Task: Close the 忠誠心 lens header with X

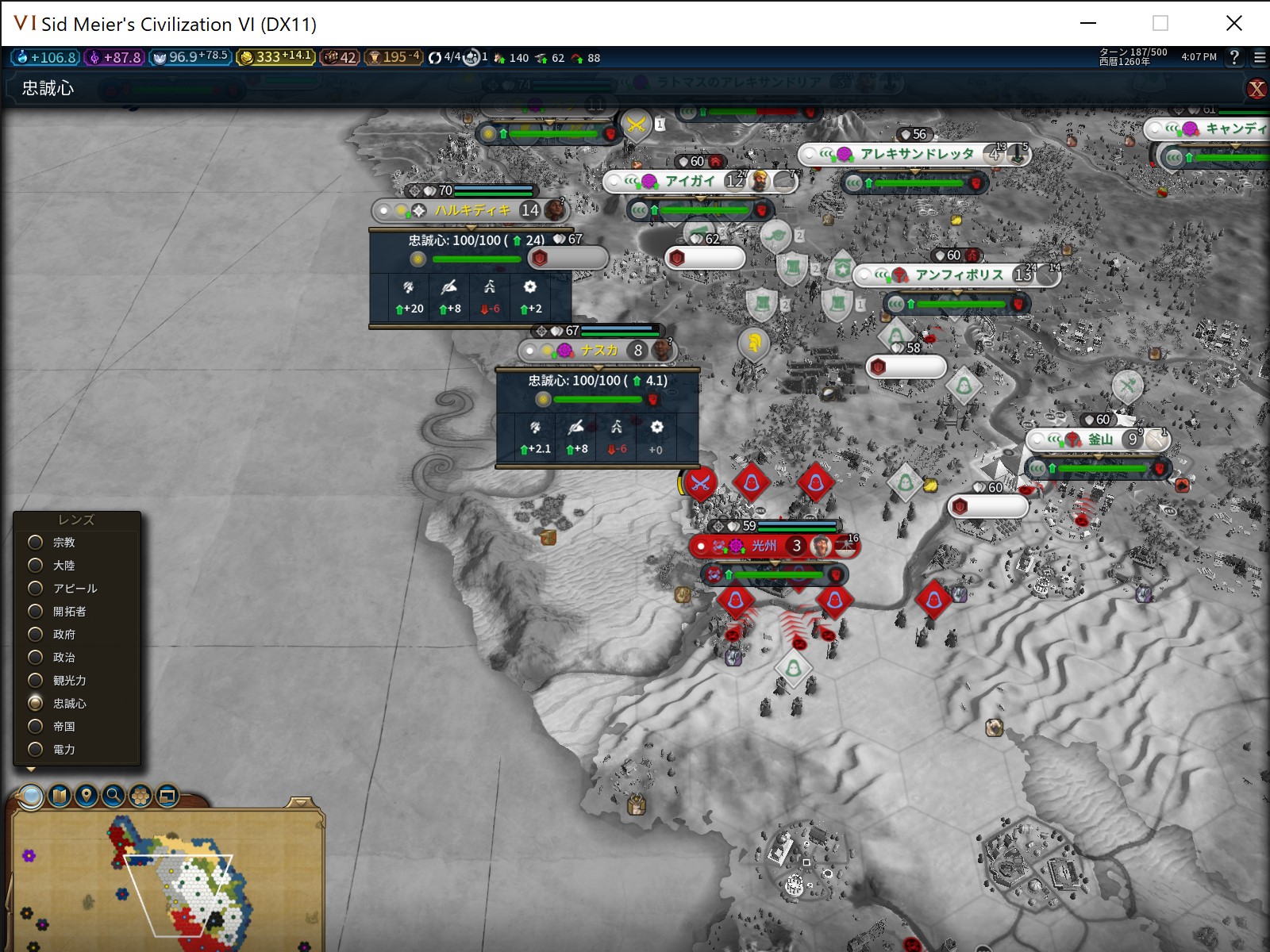Action: point(1257,90)
